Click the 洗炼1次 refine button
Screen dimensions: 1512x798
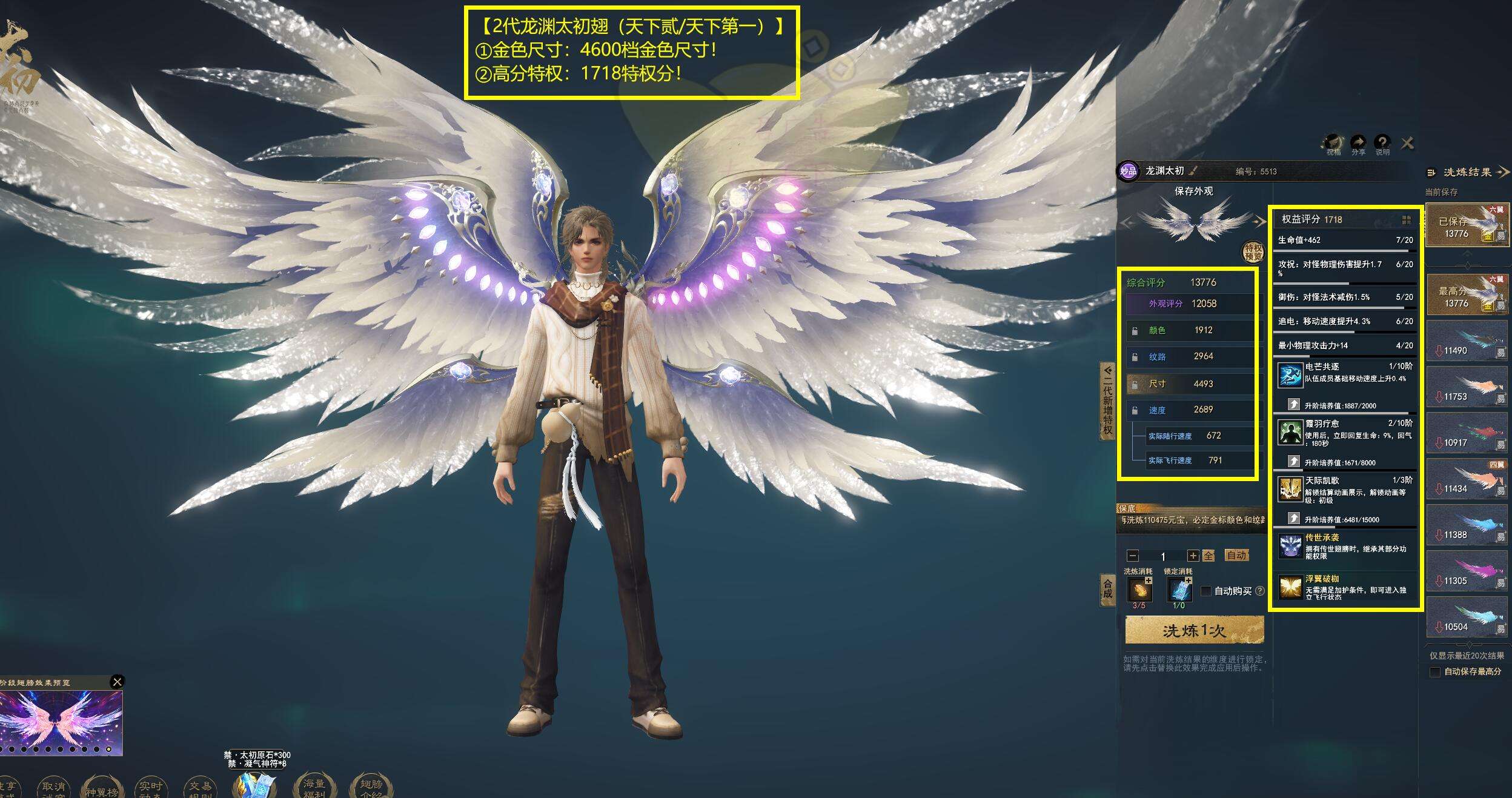1194,631
